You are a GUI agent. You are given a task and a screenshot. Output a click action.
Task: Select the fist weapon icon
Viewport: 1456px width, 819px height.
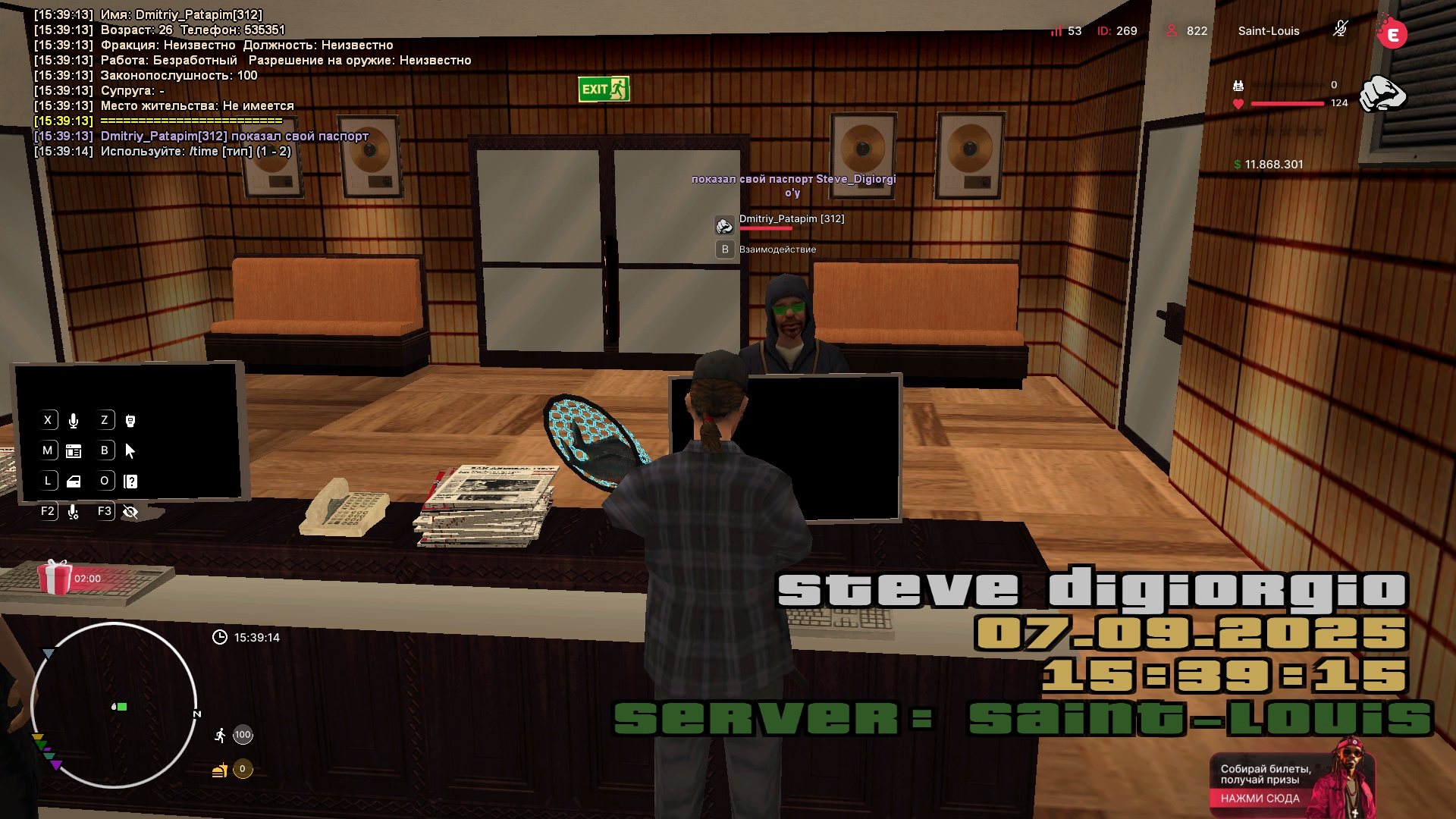1382,95
